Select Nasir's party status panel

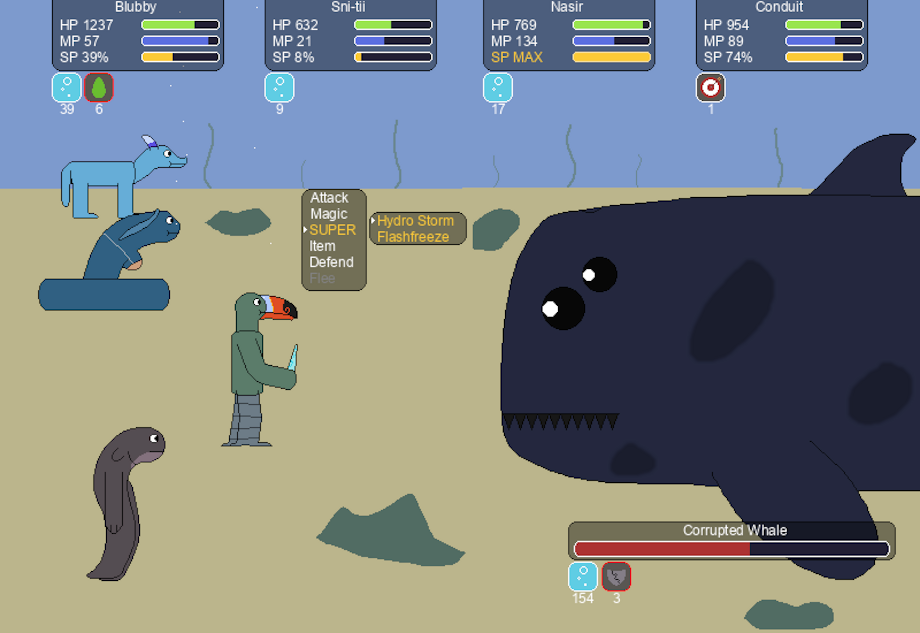[x=568, y=35]
